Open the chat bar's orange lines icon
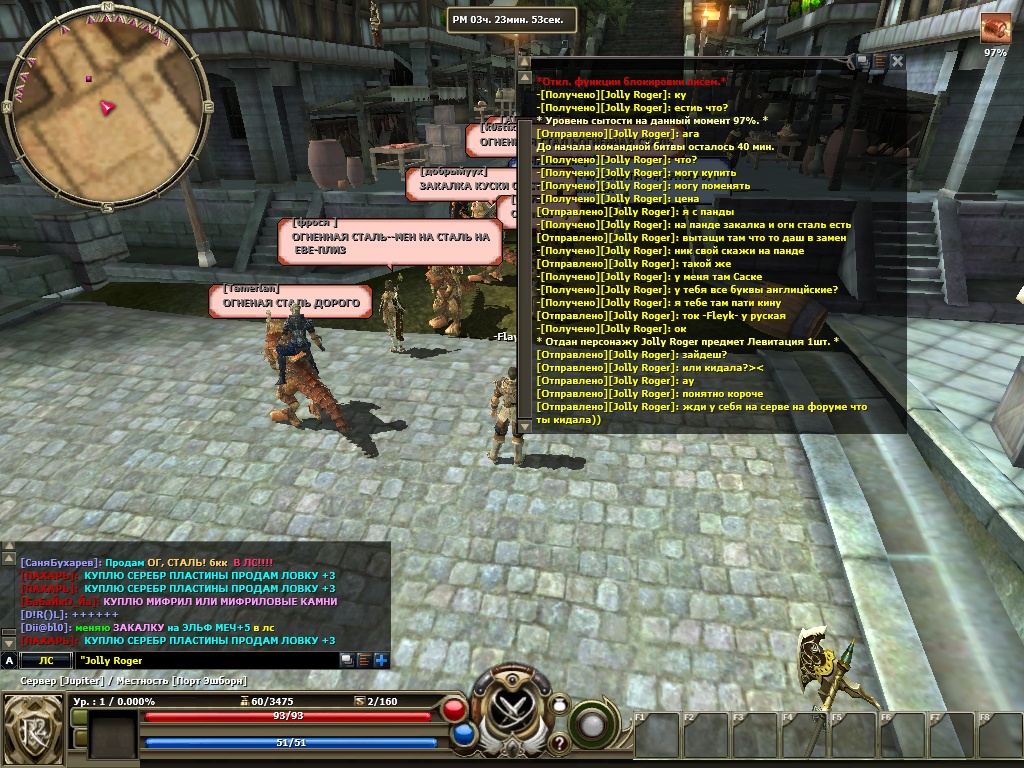The width and height of the screenshot is (1024, 768). point(364,660)
